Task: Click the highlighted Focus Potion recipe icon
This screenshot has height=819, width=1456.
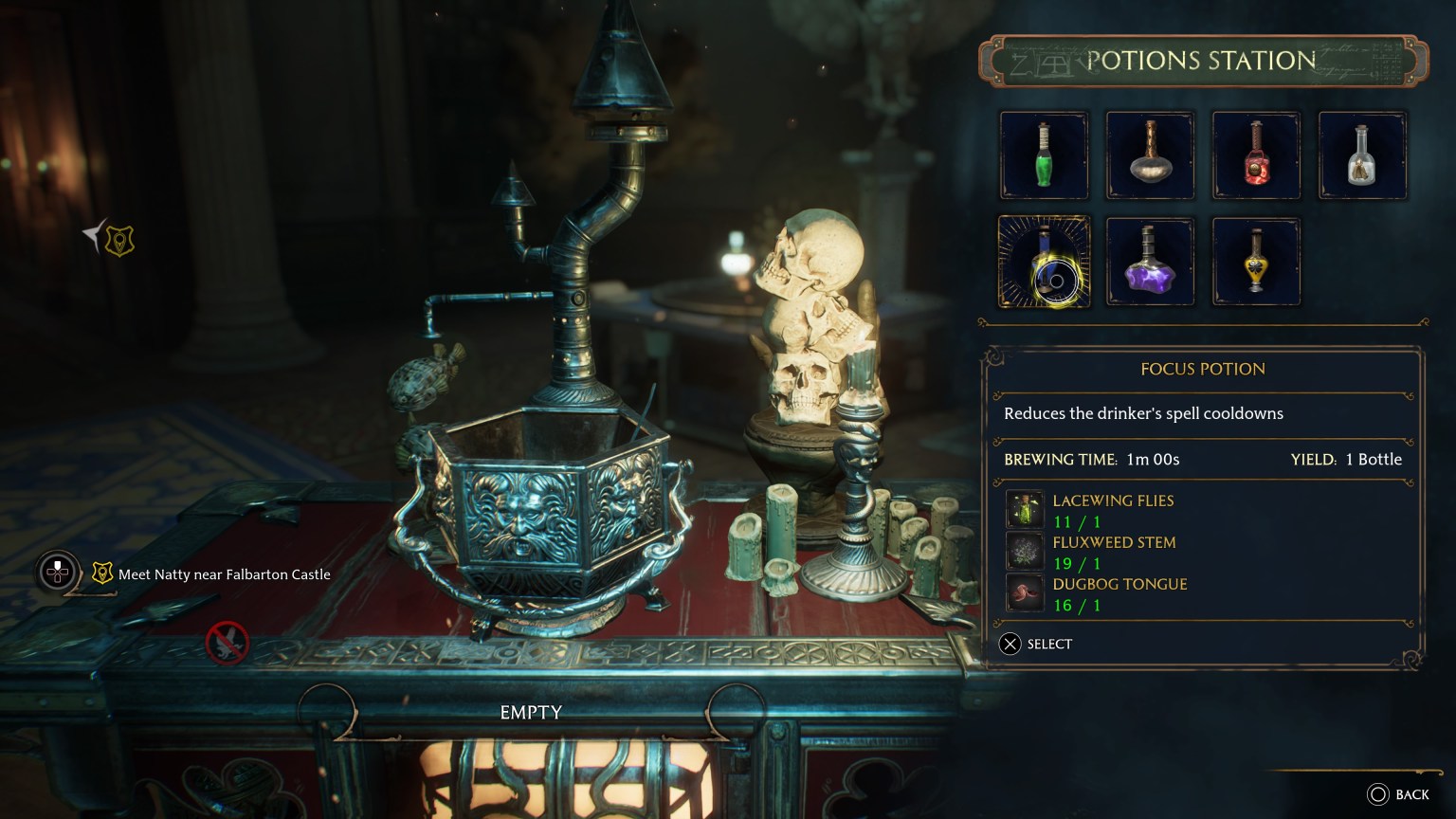Action: [x=1044, y=261]
